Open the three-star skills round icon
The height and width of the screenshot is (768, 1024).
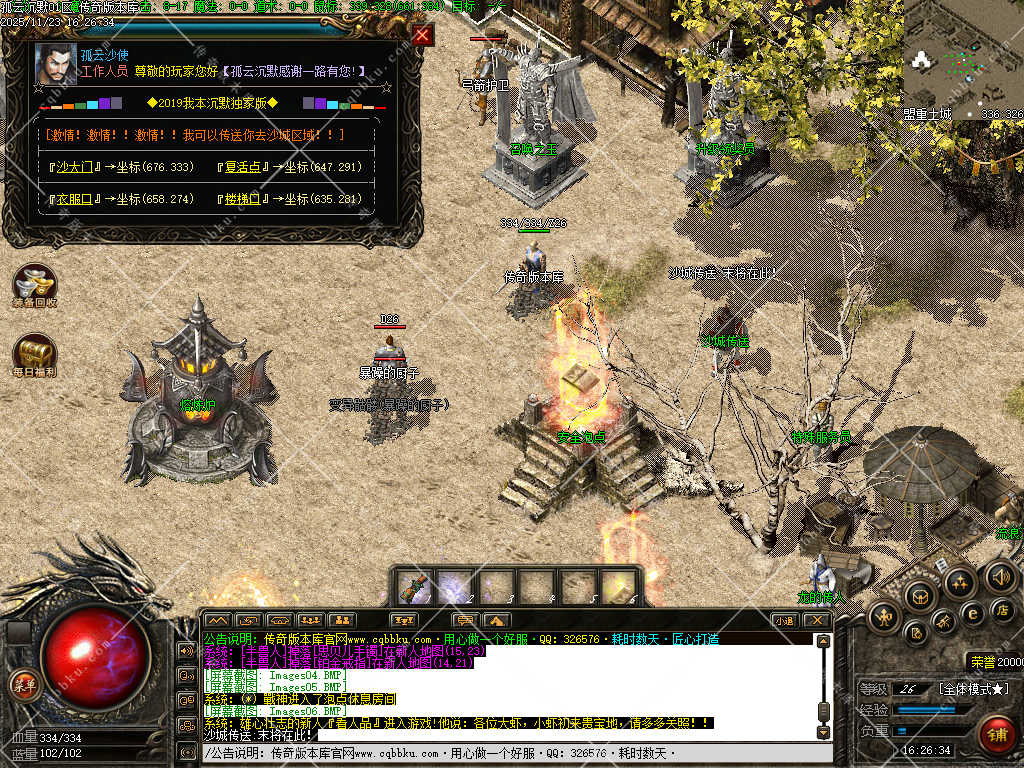(x=961, y=582)
